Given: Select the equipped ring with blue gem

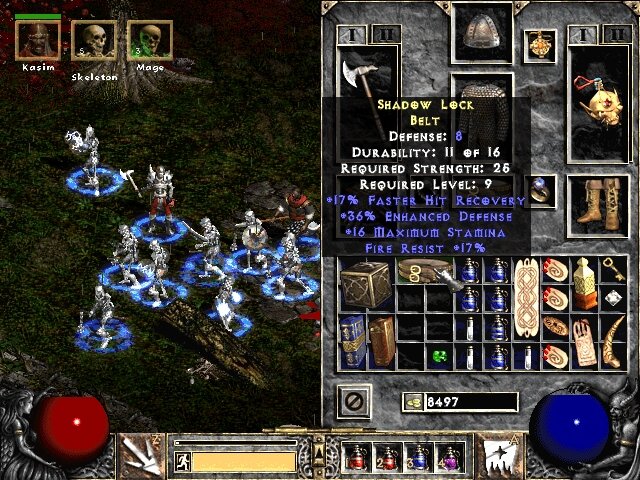Looking at the screenshot, I should click(540, 187).
